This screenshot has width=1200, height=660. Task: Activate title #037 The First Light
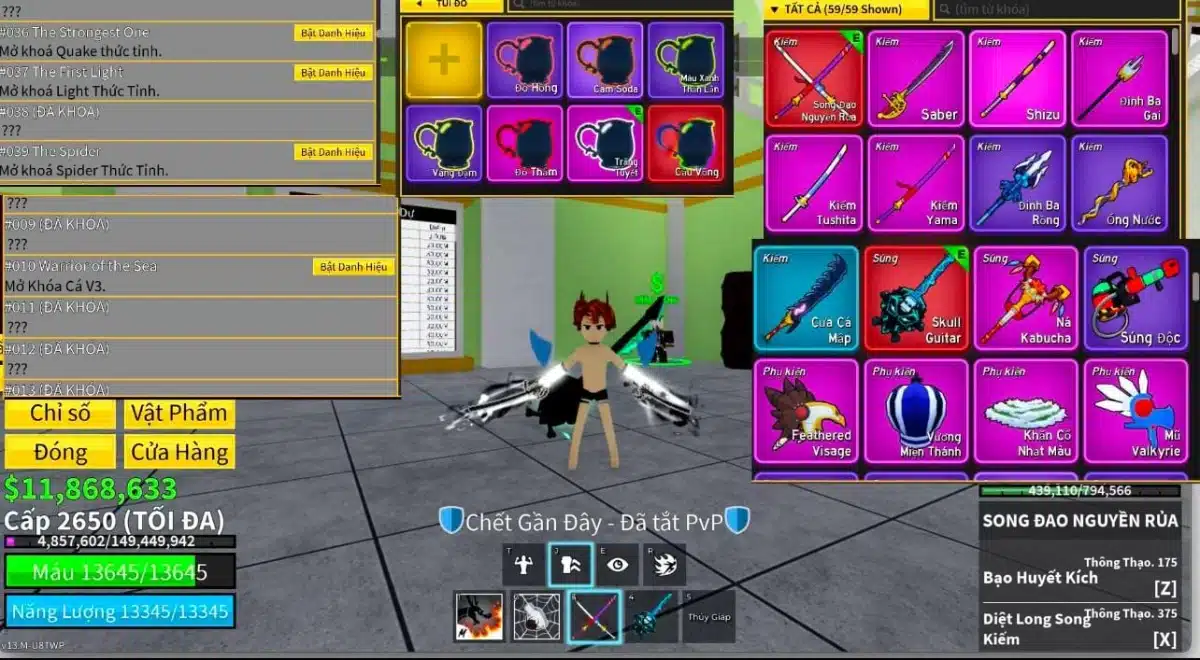pos(334,73)
